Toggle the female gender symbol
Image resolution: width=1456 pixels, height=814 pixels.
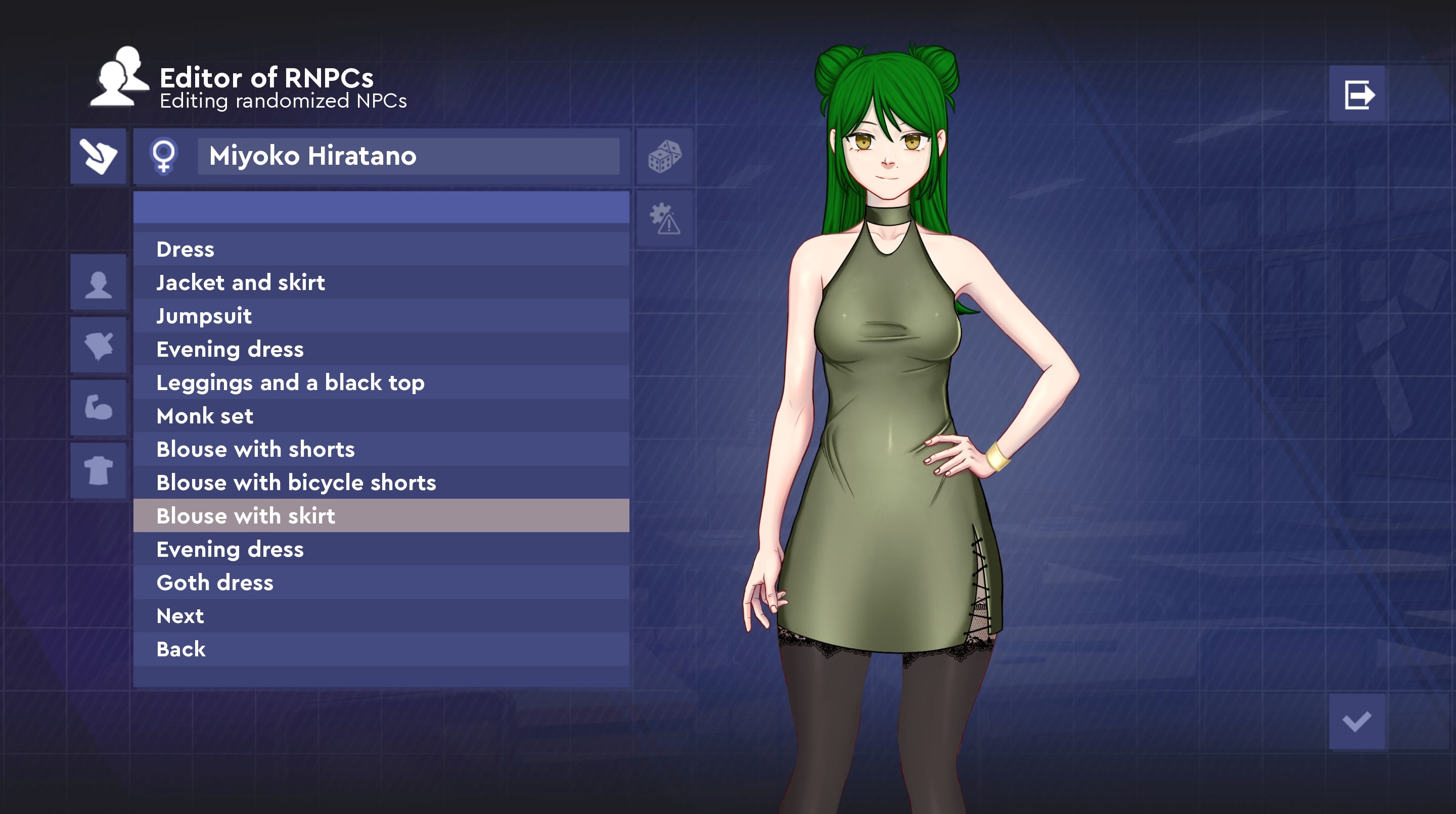[164, 156]
